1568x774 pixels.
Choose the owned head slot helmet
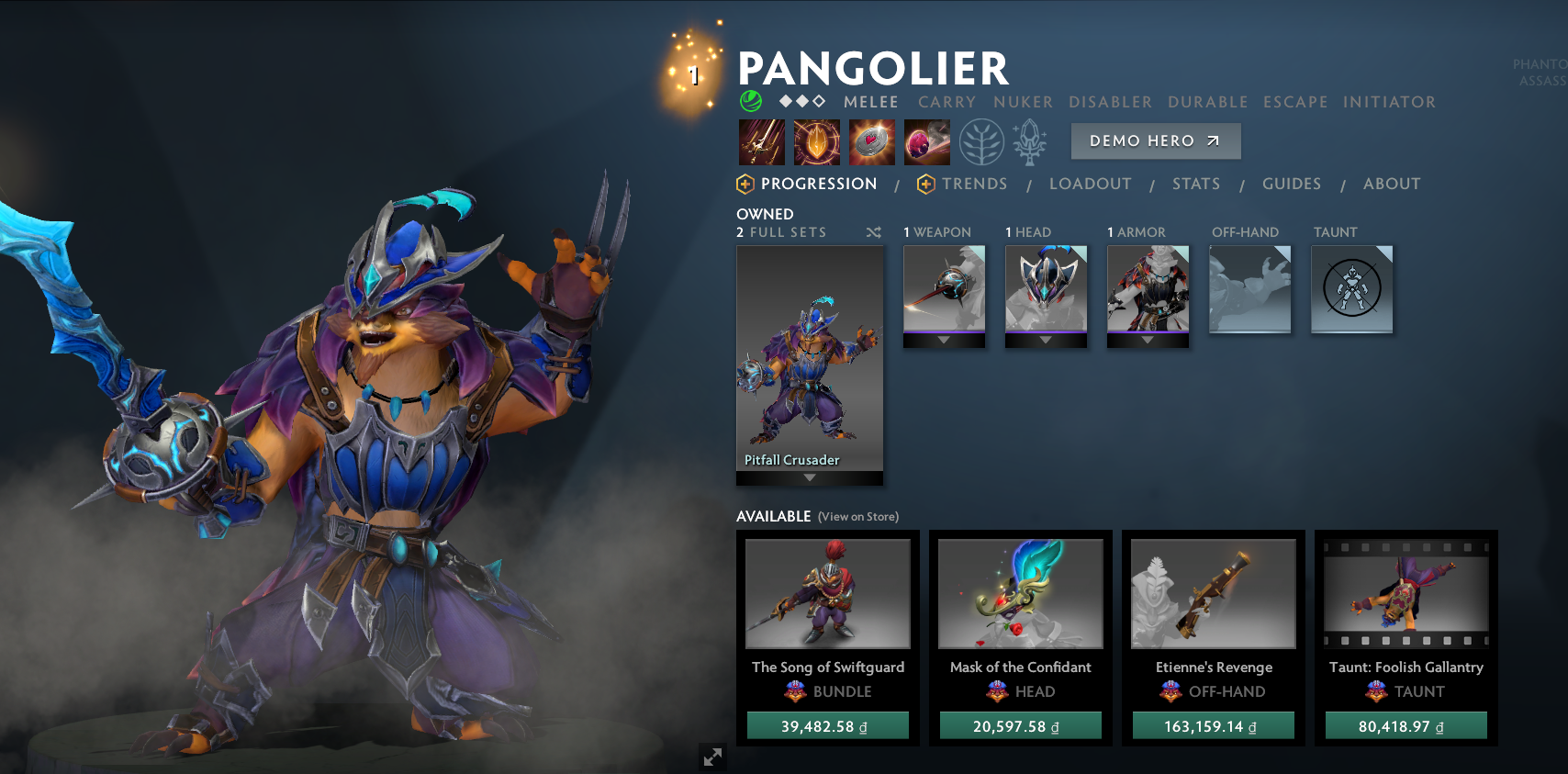[x=1046, y=288]
